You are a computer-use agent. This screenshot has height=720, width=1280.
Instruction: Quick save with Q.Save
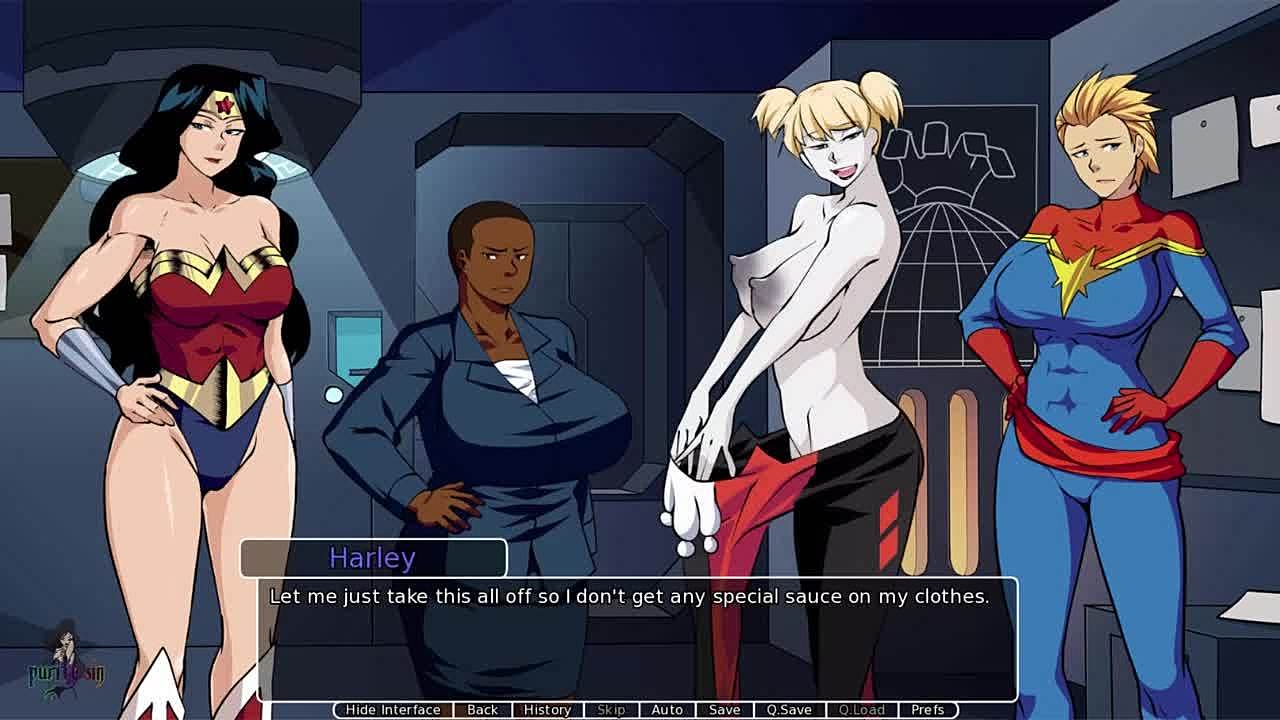tap(789, 710)
